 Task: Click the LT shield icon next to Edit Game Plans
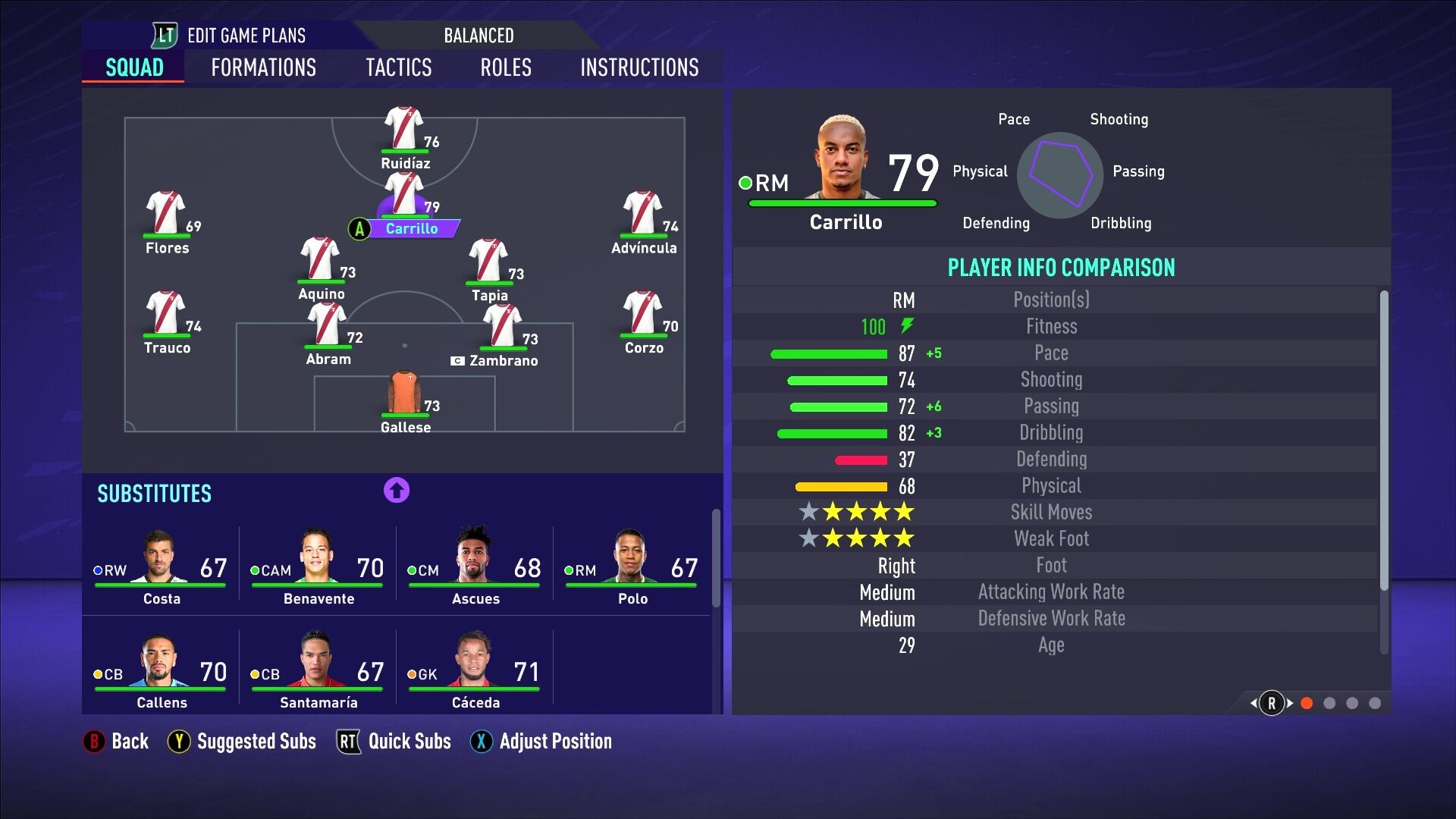tap(164, 35)
